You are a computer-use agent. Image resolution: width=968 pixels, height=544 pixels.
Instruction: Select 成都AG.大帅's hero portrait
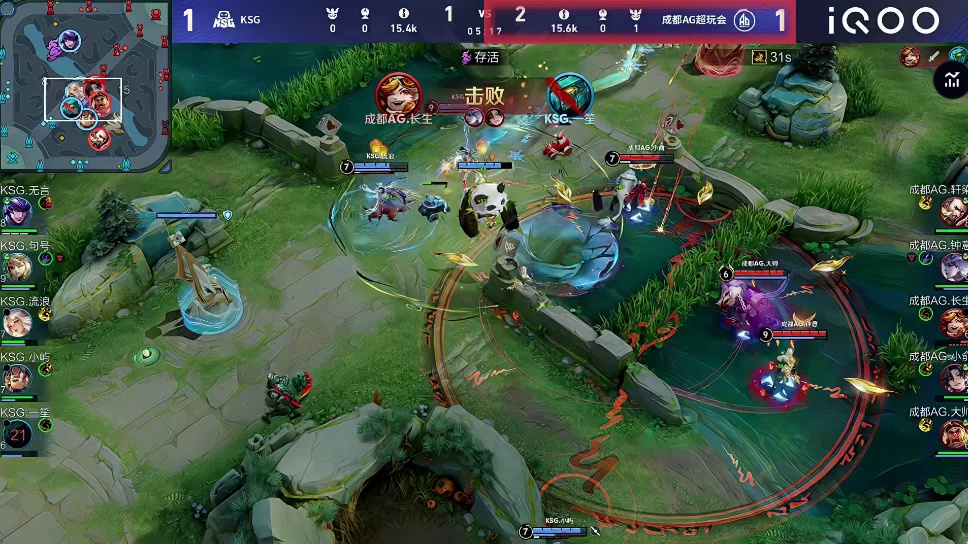953,432
